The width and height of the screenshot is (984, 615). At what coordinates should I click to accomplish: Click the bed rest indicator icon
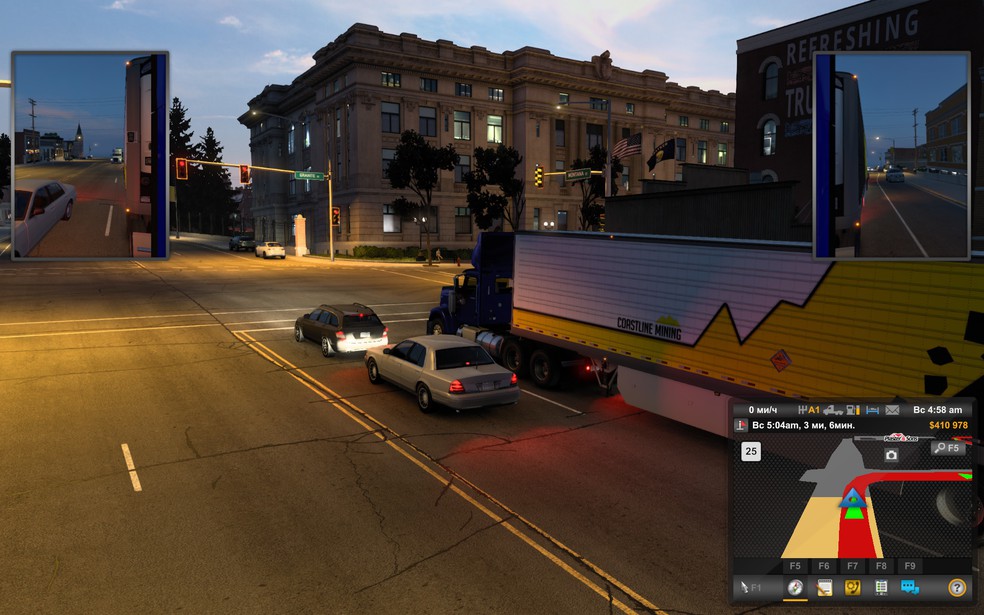(x=871, y=410)
